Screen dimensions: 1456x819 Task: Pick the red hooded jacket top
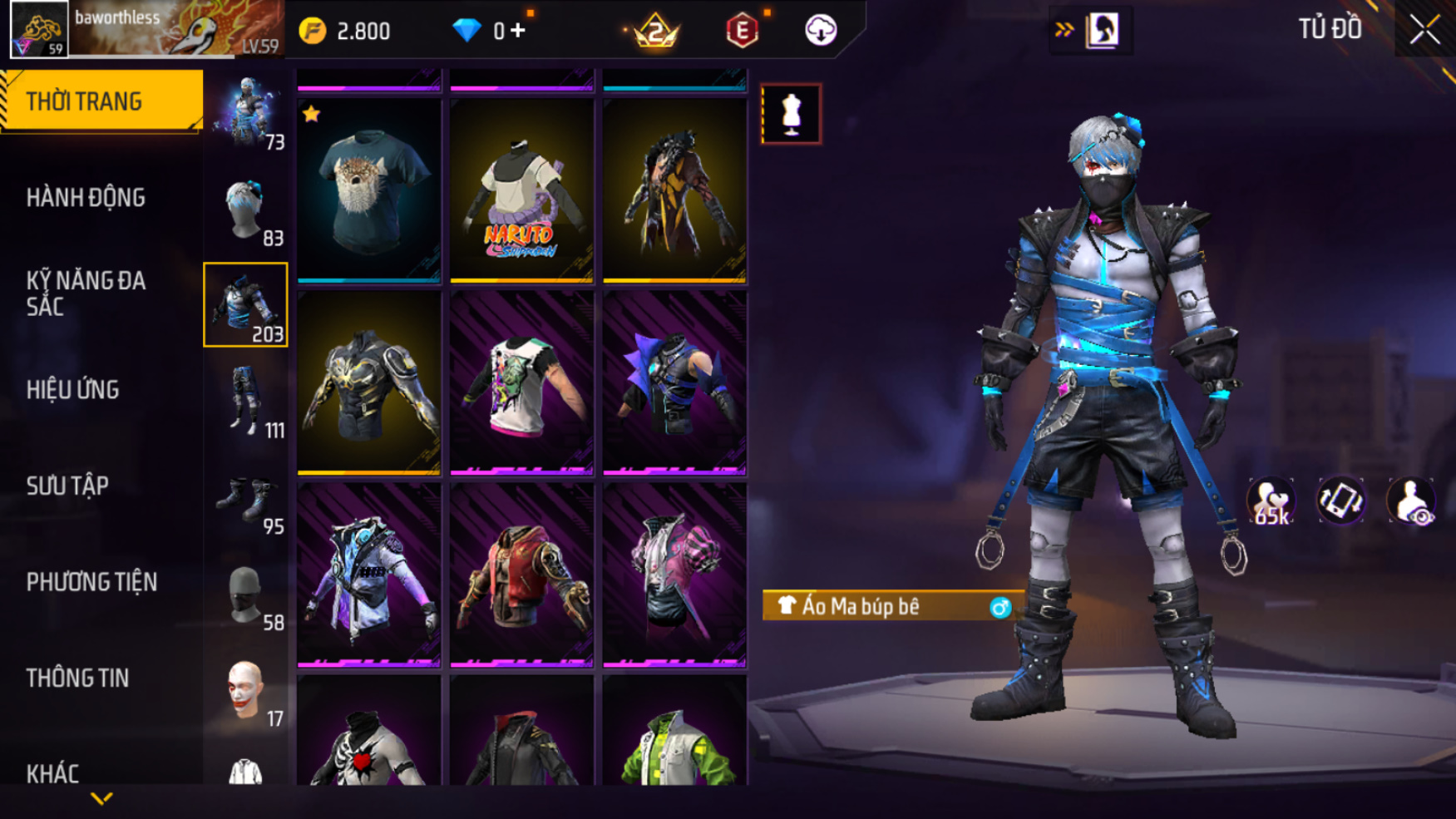click(521, 575)
